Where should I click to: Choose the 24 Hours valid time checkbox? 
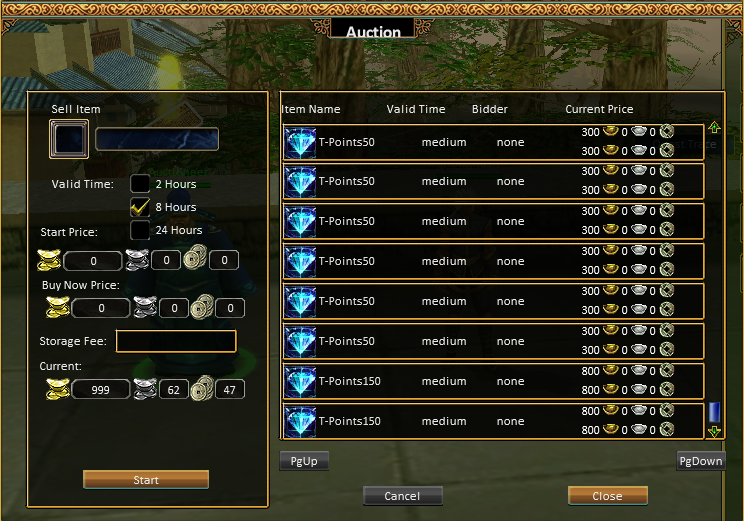pos(140,230)
